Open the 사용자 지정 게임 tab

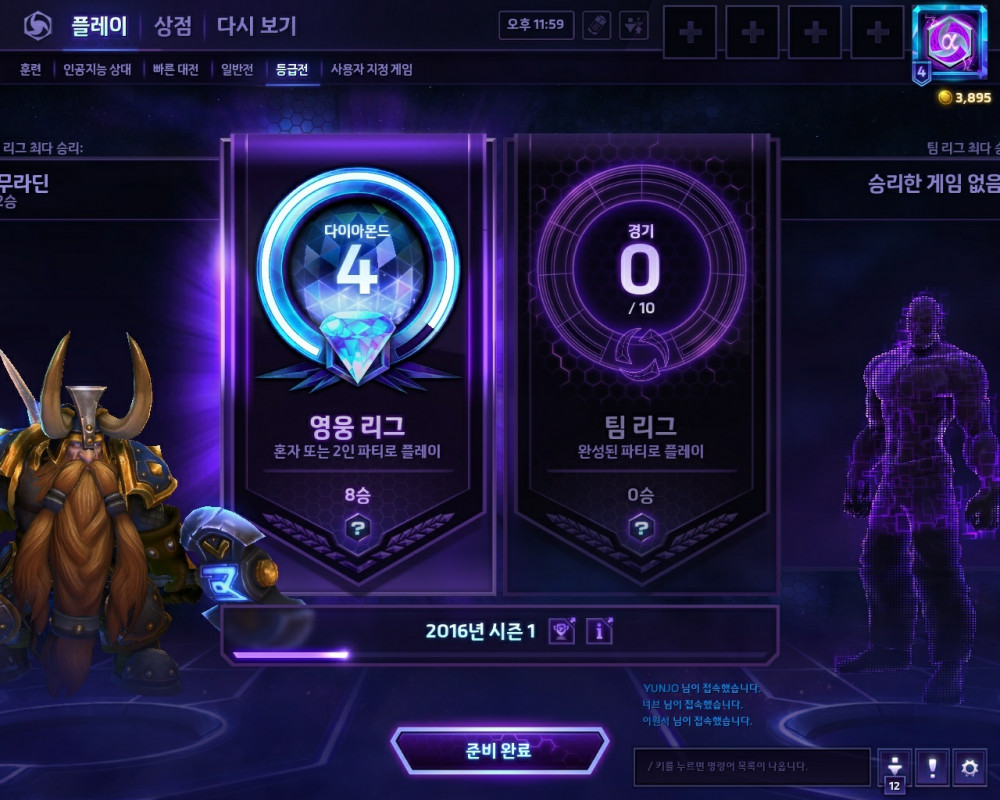(x=371, y=70)
